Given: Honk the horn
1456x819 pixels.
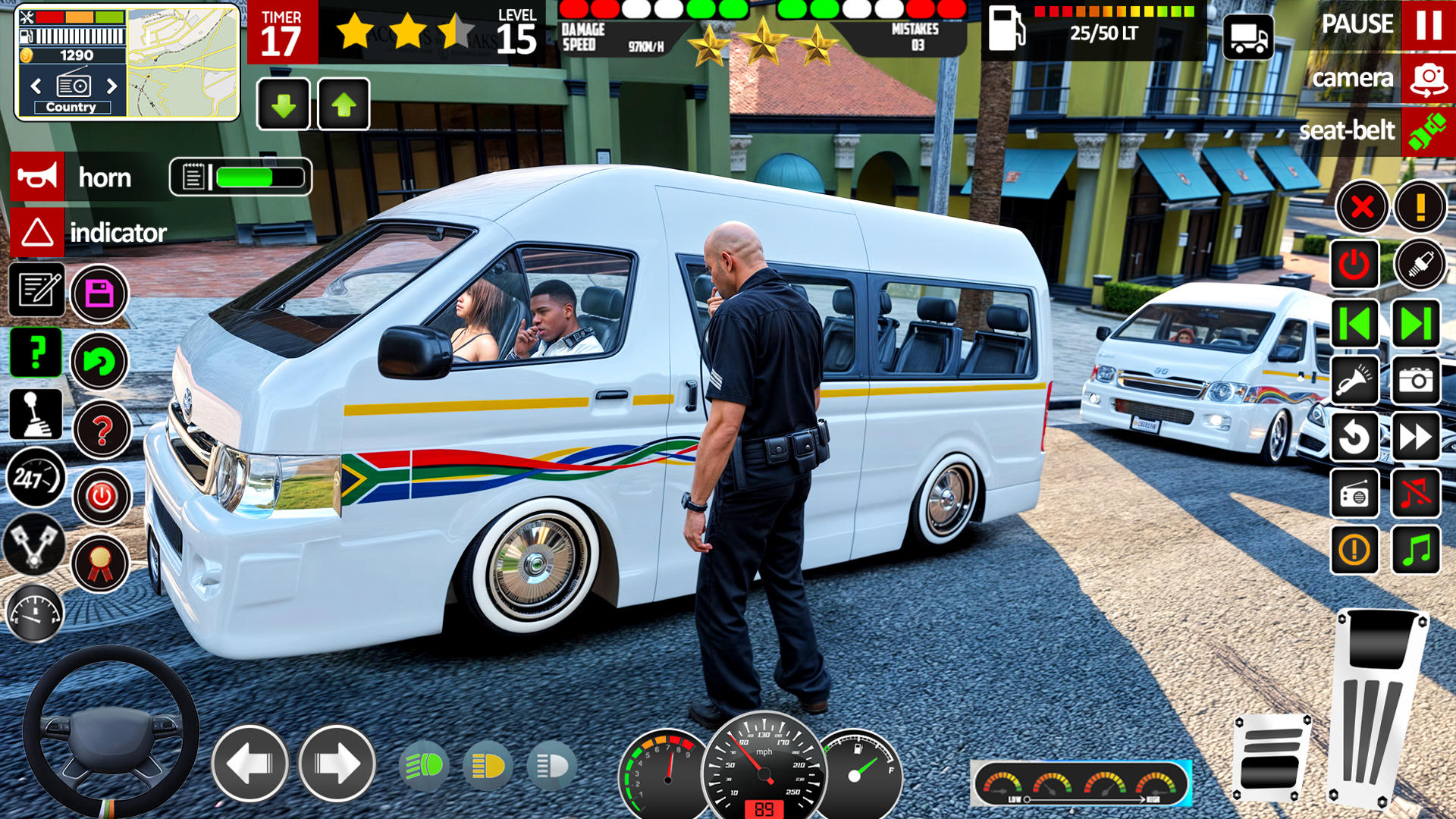Looking at the screenshot, I should tap(37, 177).
